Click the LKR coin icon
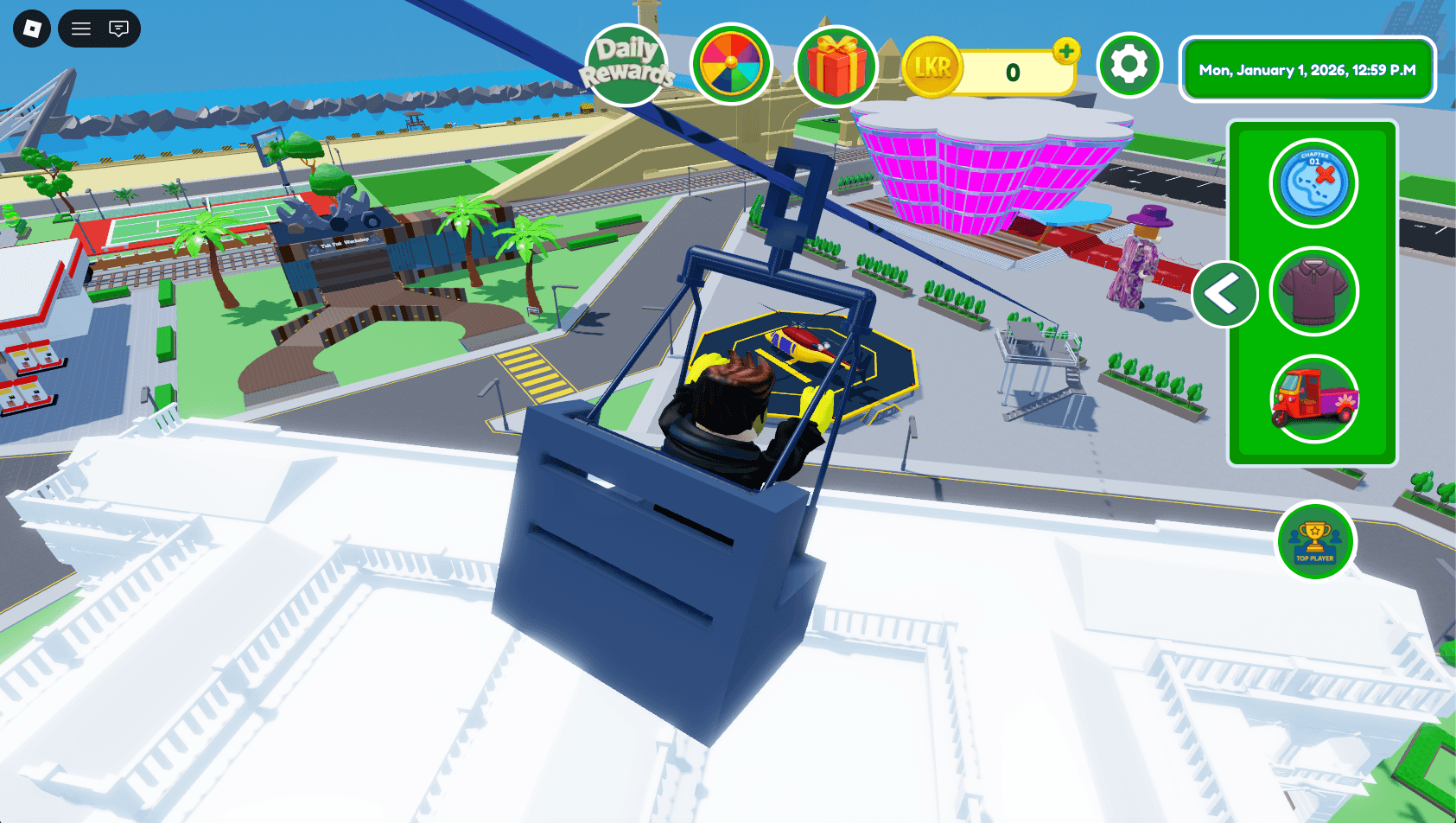Screen dimensions: 1456x823 935,67
